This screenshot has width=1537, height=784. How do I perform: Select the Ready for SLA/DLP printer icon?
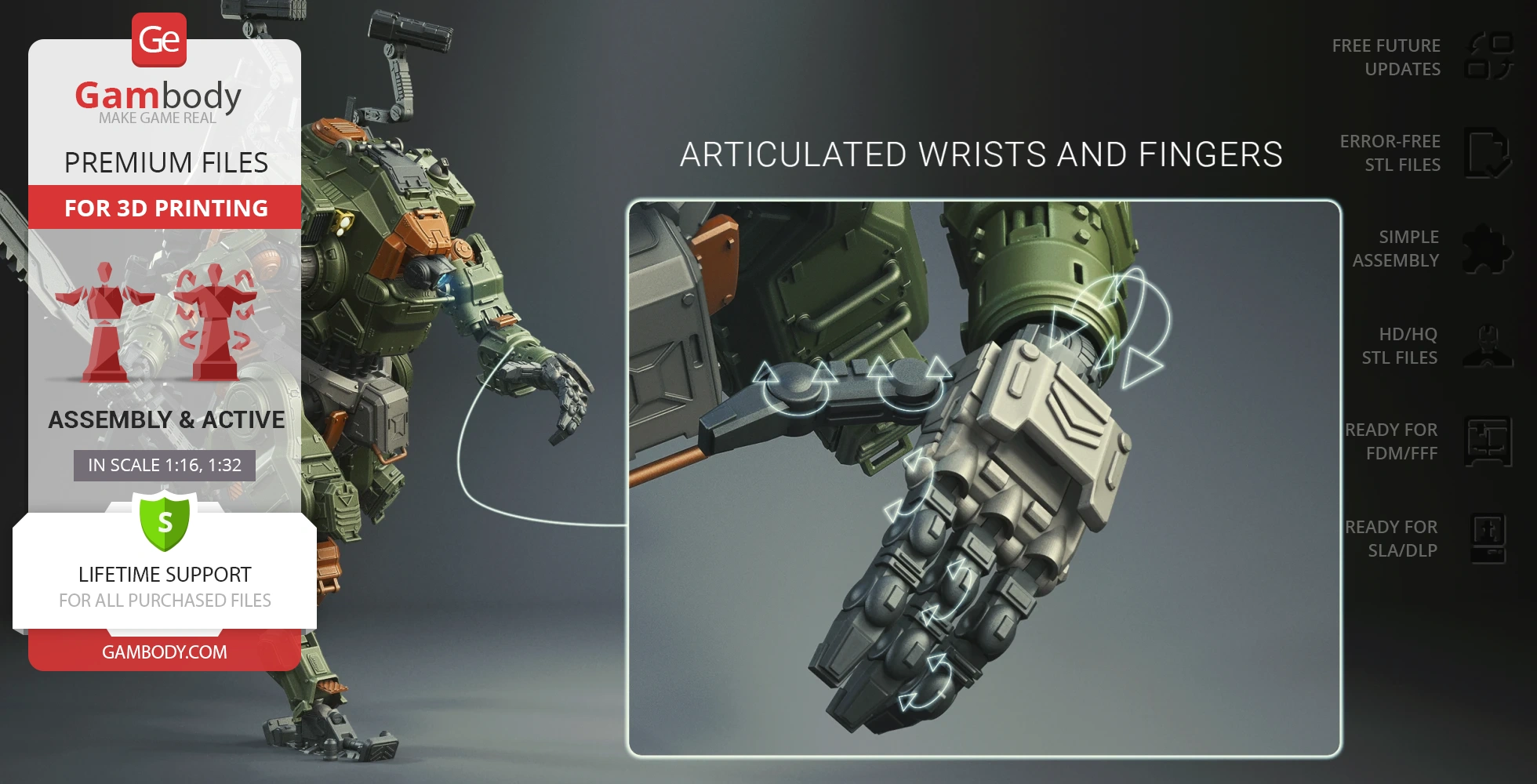[x=1488, y=539]
